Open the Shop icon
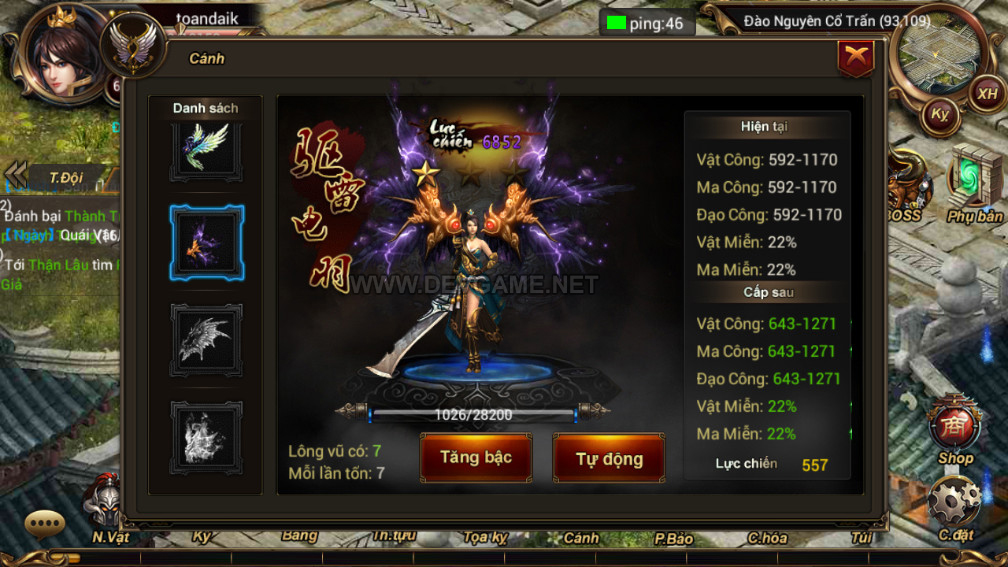 [x=955, y=430]
